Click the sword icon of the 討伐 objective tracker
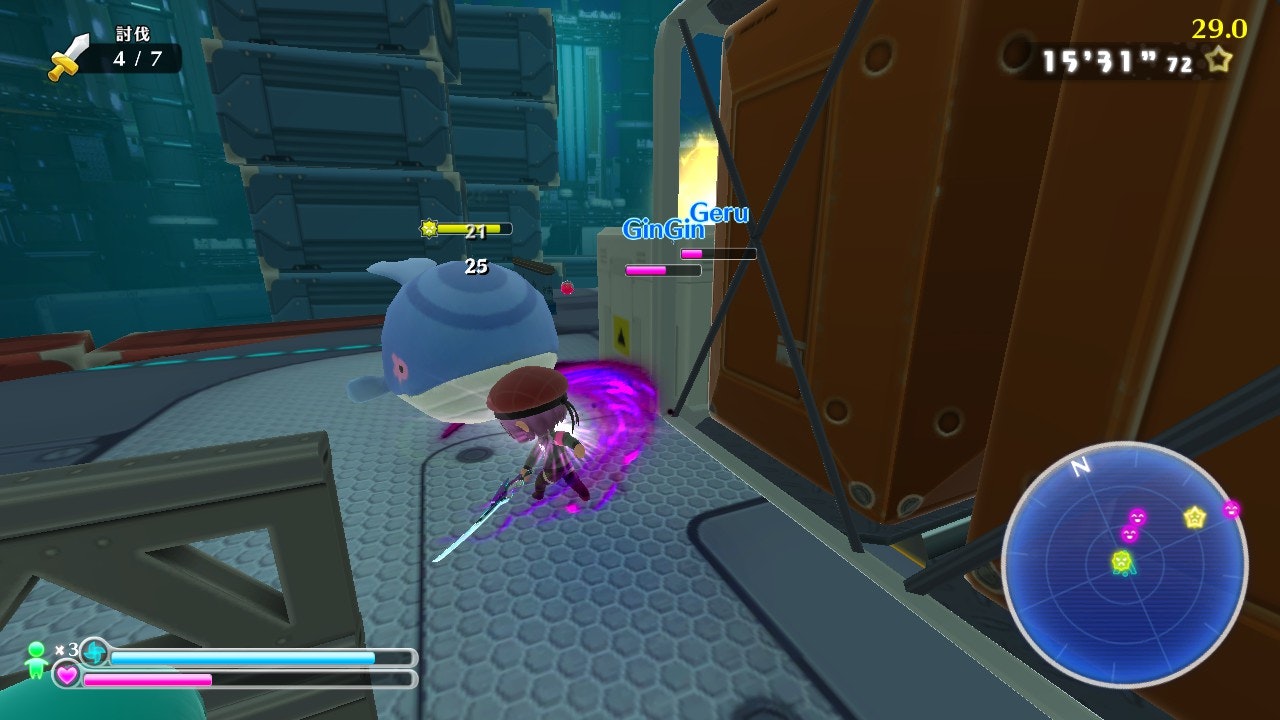 (68, 57)
